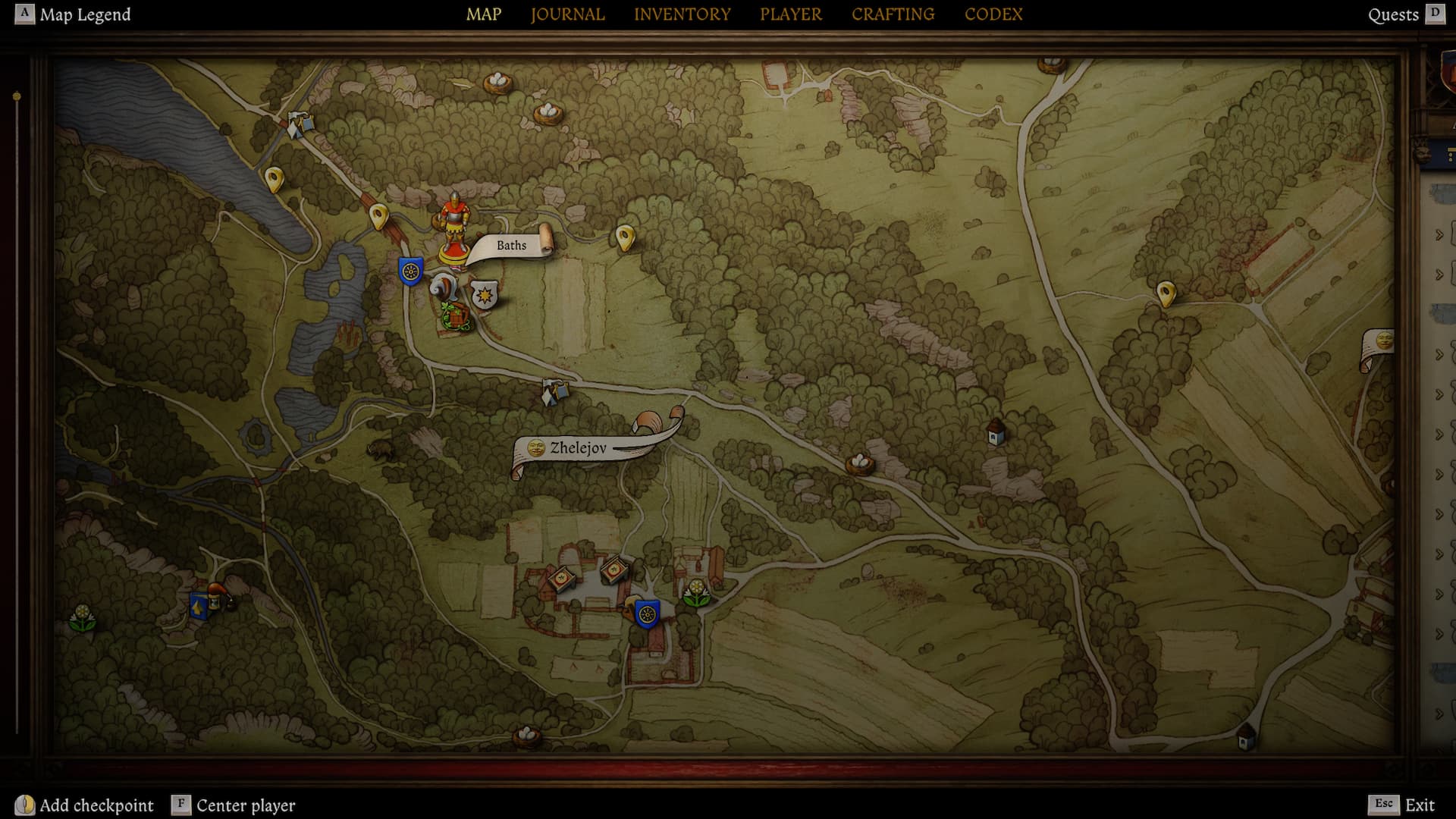
Task: Select the Baths location banner
Action: coord(512,246)
